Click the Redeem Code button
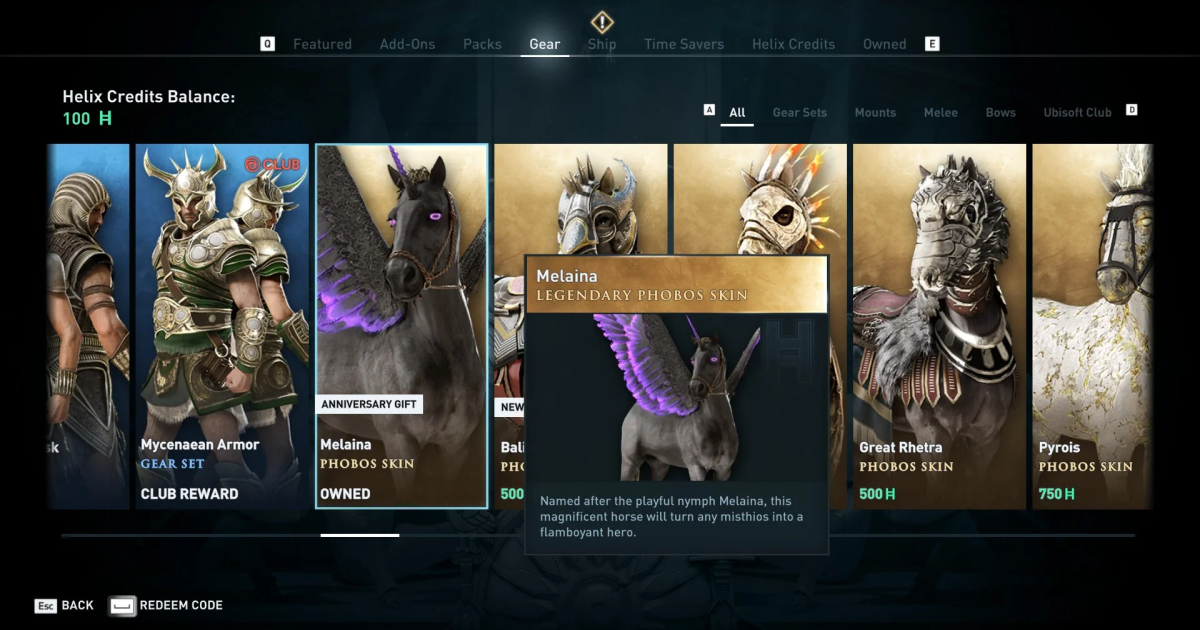The height and width of the screenshot is (630, 1200). 167,605
